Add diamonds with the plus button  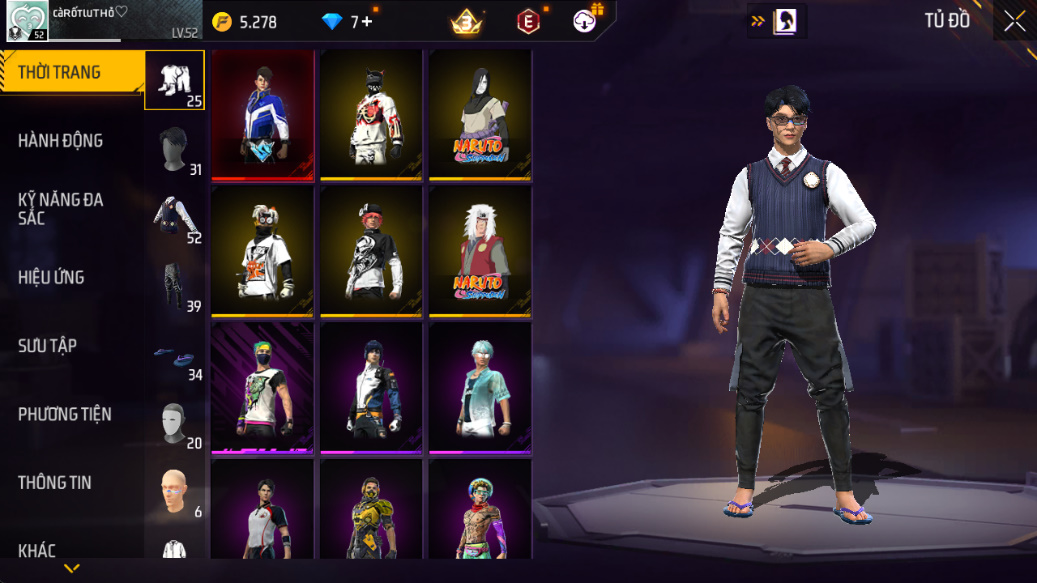367,21
